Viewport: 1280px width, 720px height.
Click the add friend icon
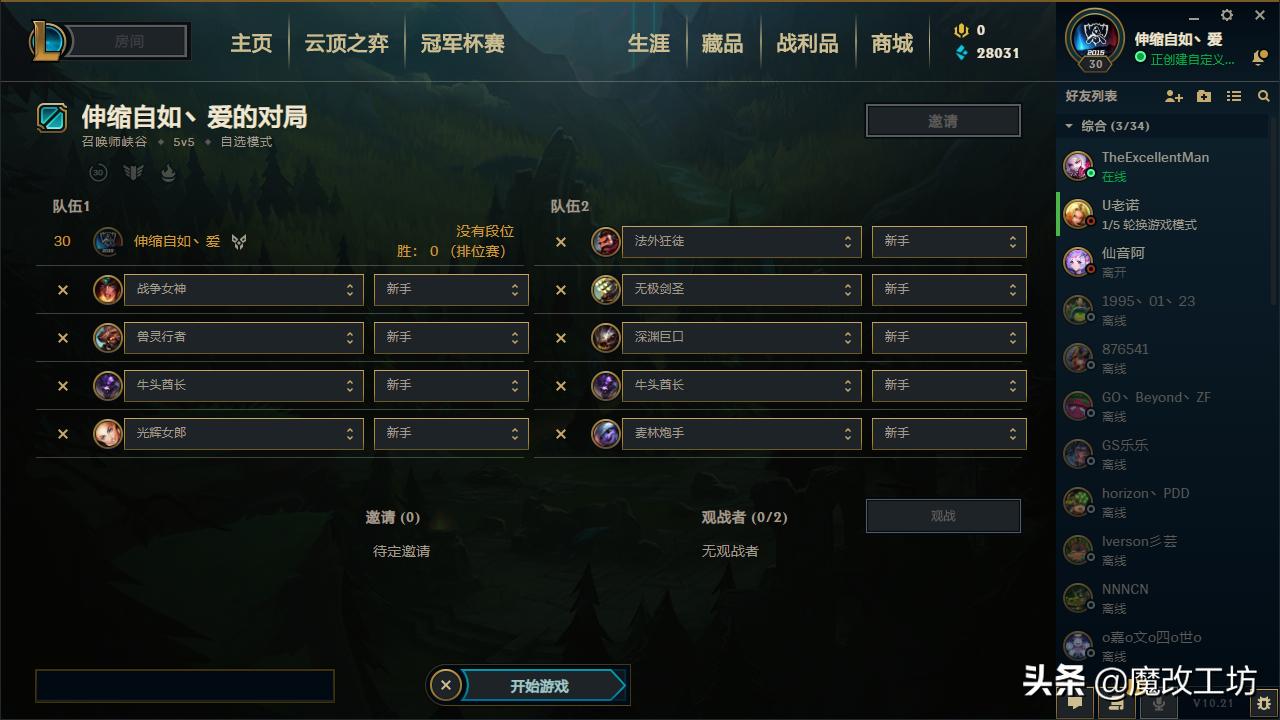pyautogui.click(x=1173, y=96)
